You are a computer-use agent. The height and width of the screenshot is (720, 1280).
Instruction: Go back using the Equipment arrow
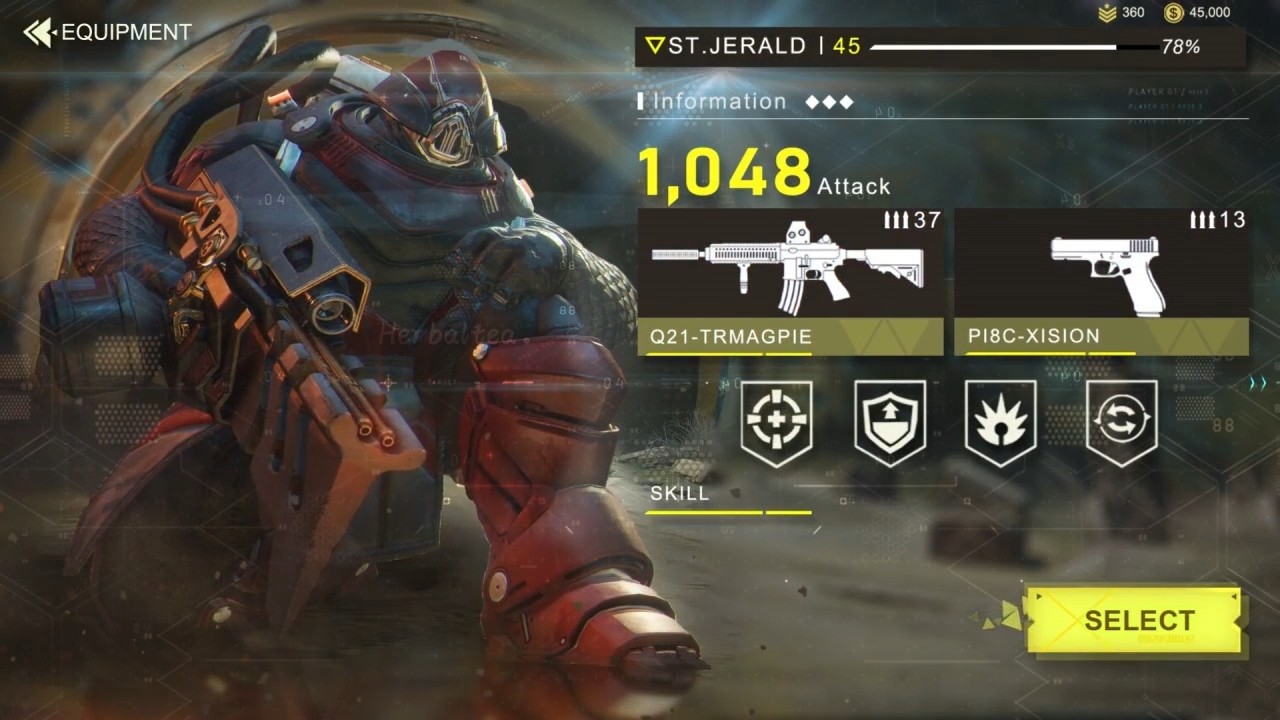(40, 32)
